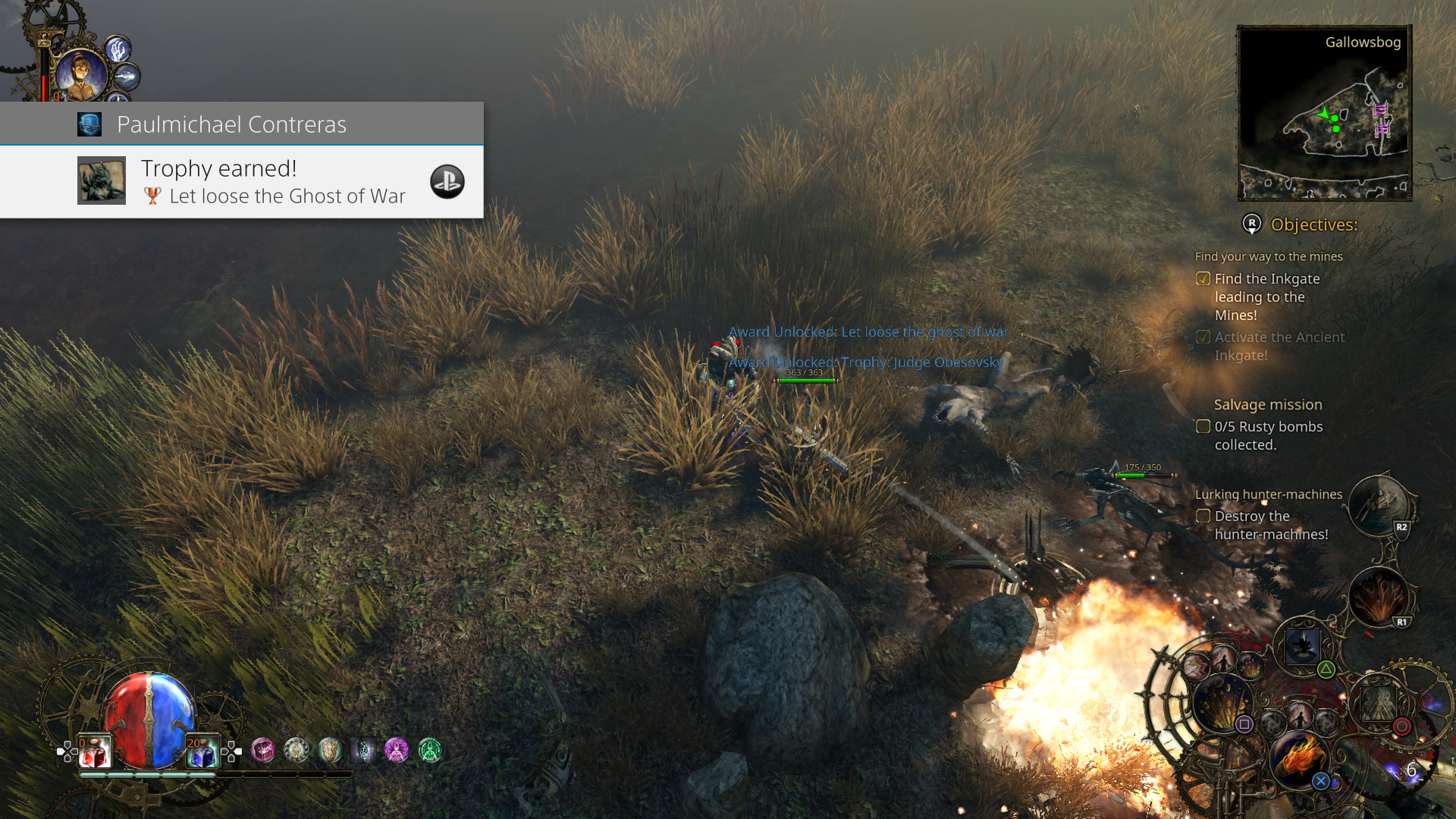This screenshot has width=1456, height=819.
Task: Click the character portrait of Katarina
Action: click(80, 72)
